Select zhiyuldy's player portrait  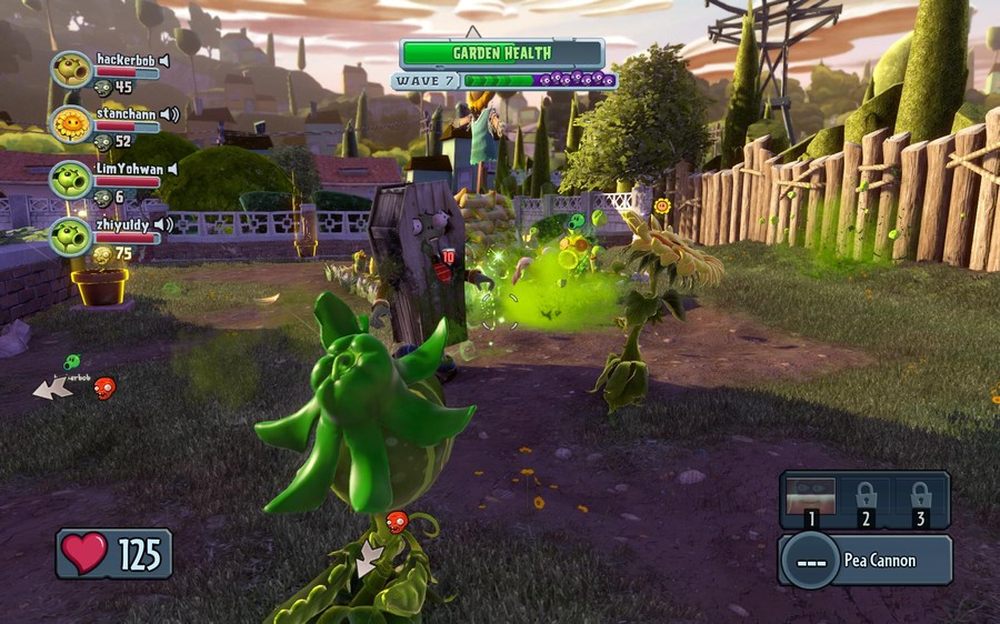(x=71, y=234)
